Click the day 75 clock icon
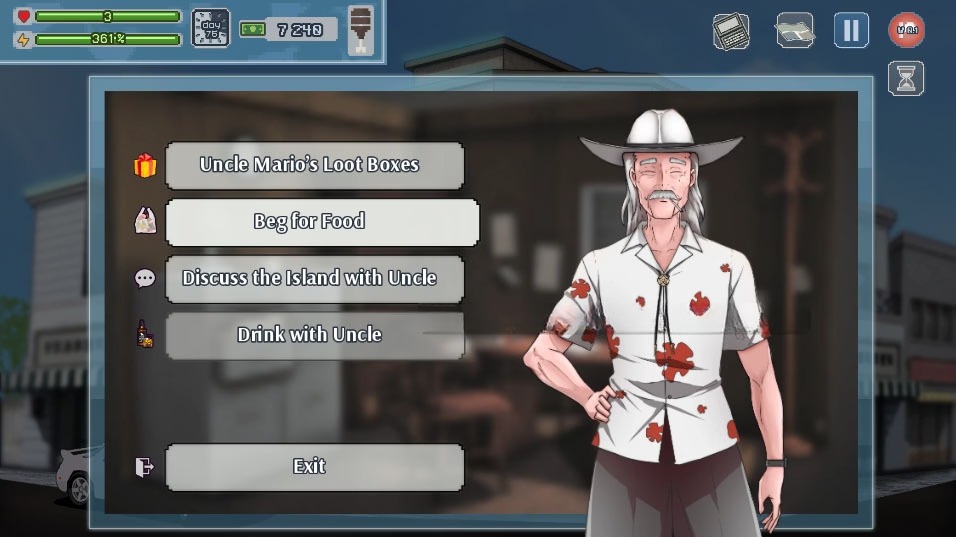Image resolution: width=956 pixels, height=537 pixels. [x=210, y=28]
